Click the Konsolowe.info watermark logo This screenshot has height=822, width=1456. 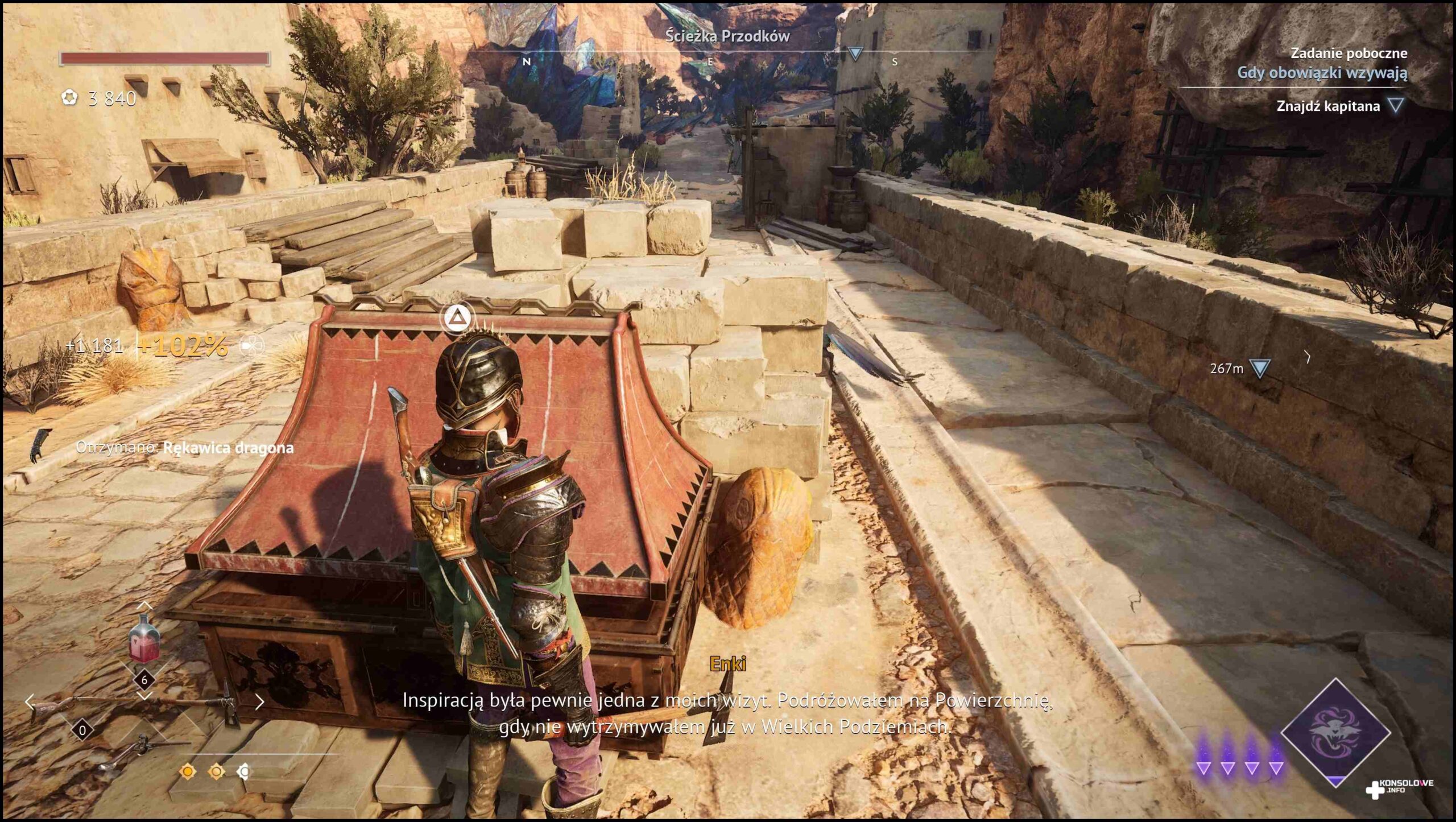pyautogui.click(x=1400, y=787)
